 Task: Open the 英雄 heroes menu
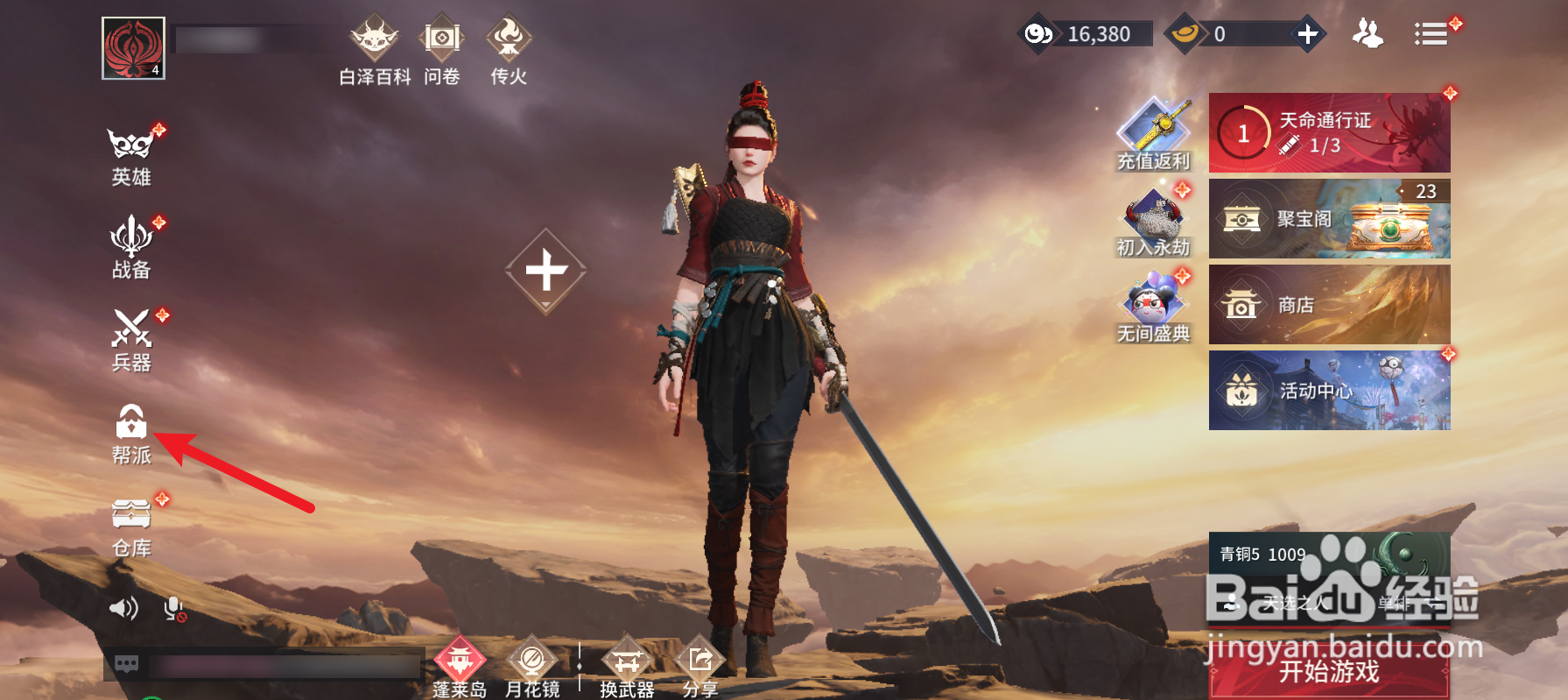[x=131, y=156]
